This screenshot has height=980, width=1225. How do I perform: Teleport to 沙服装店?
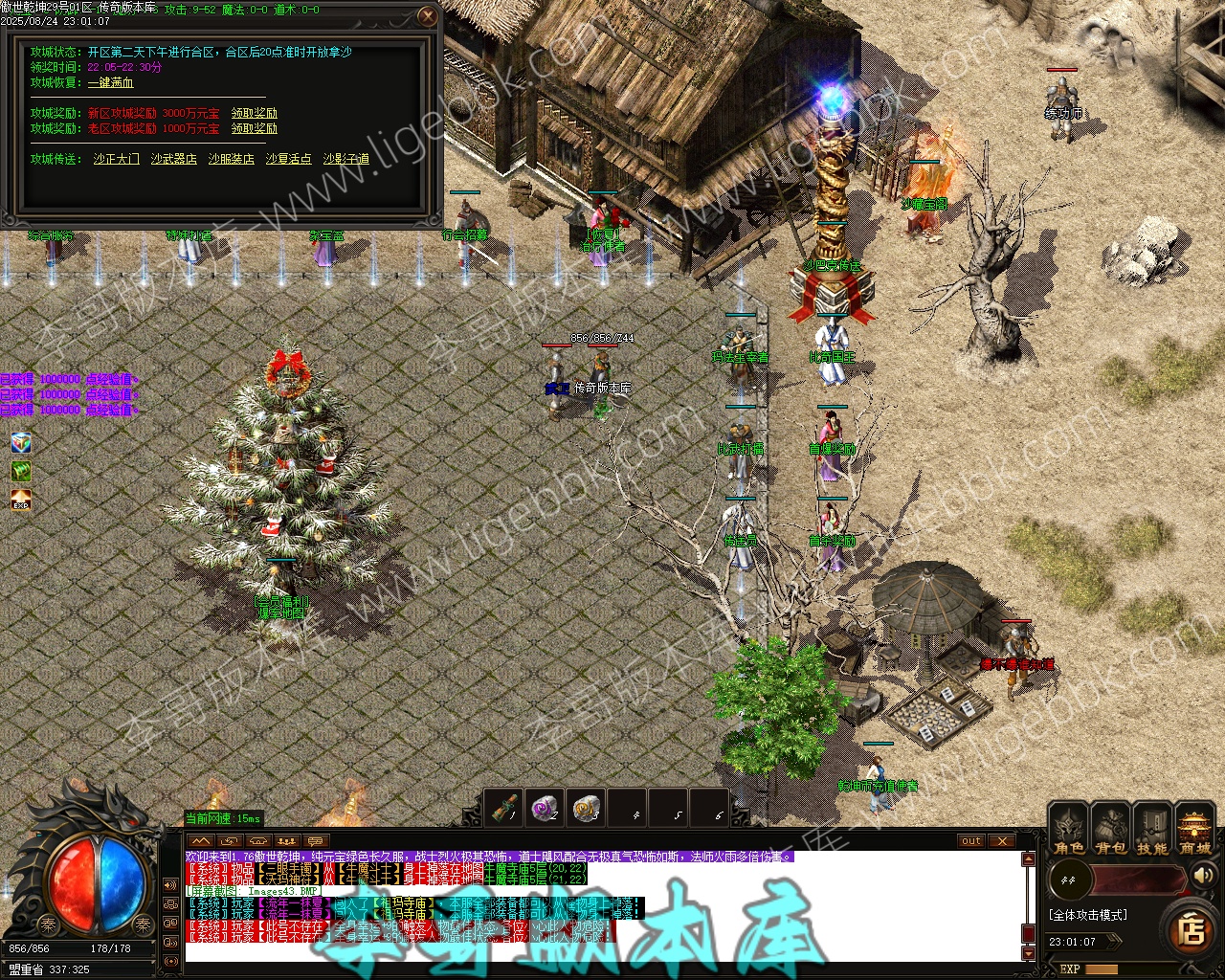231,159
